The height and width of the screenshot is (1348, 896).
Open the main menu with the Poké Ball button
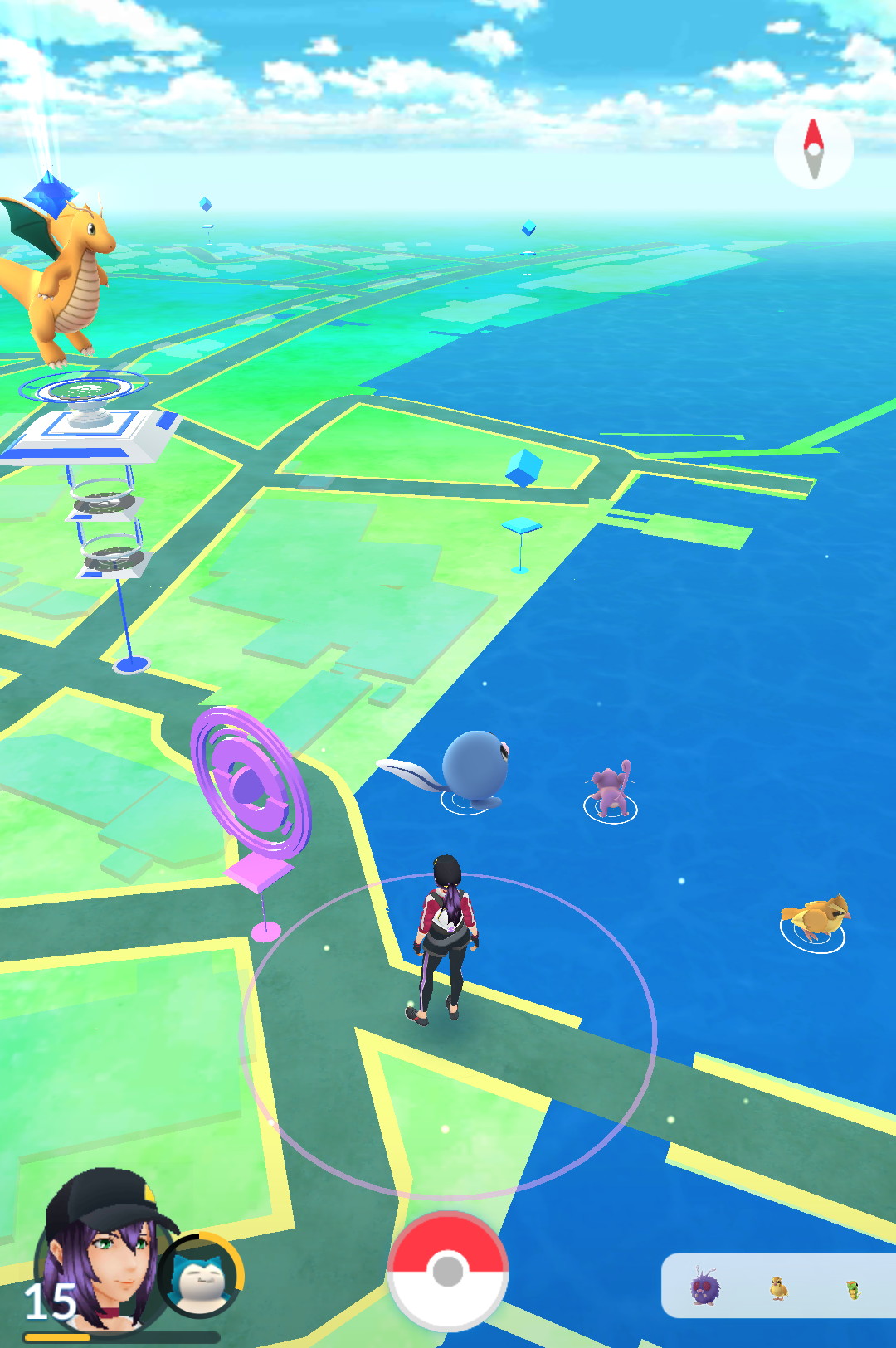point(447,1270)
